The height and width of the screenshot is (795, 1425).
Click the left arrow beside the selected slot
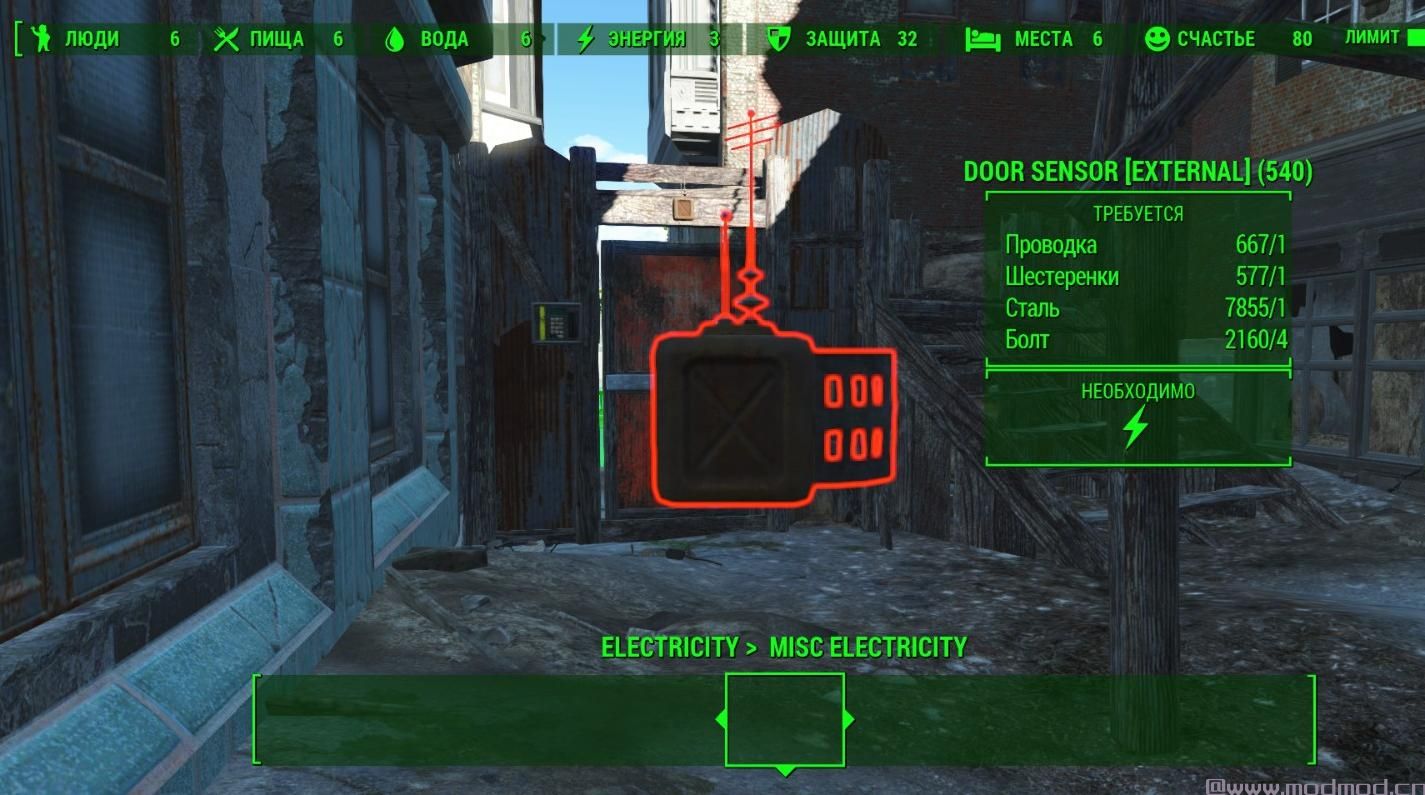click(720, 719)
